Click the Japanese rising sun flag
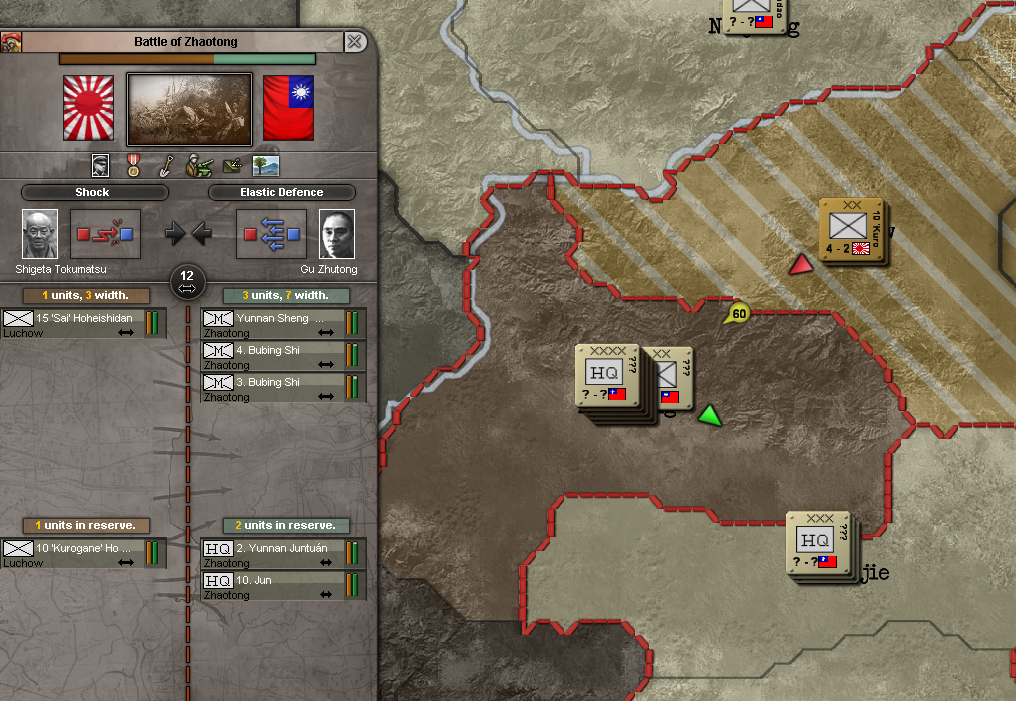This screenshot has width=1016, height=701. point(89,108)
